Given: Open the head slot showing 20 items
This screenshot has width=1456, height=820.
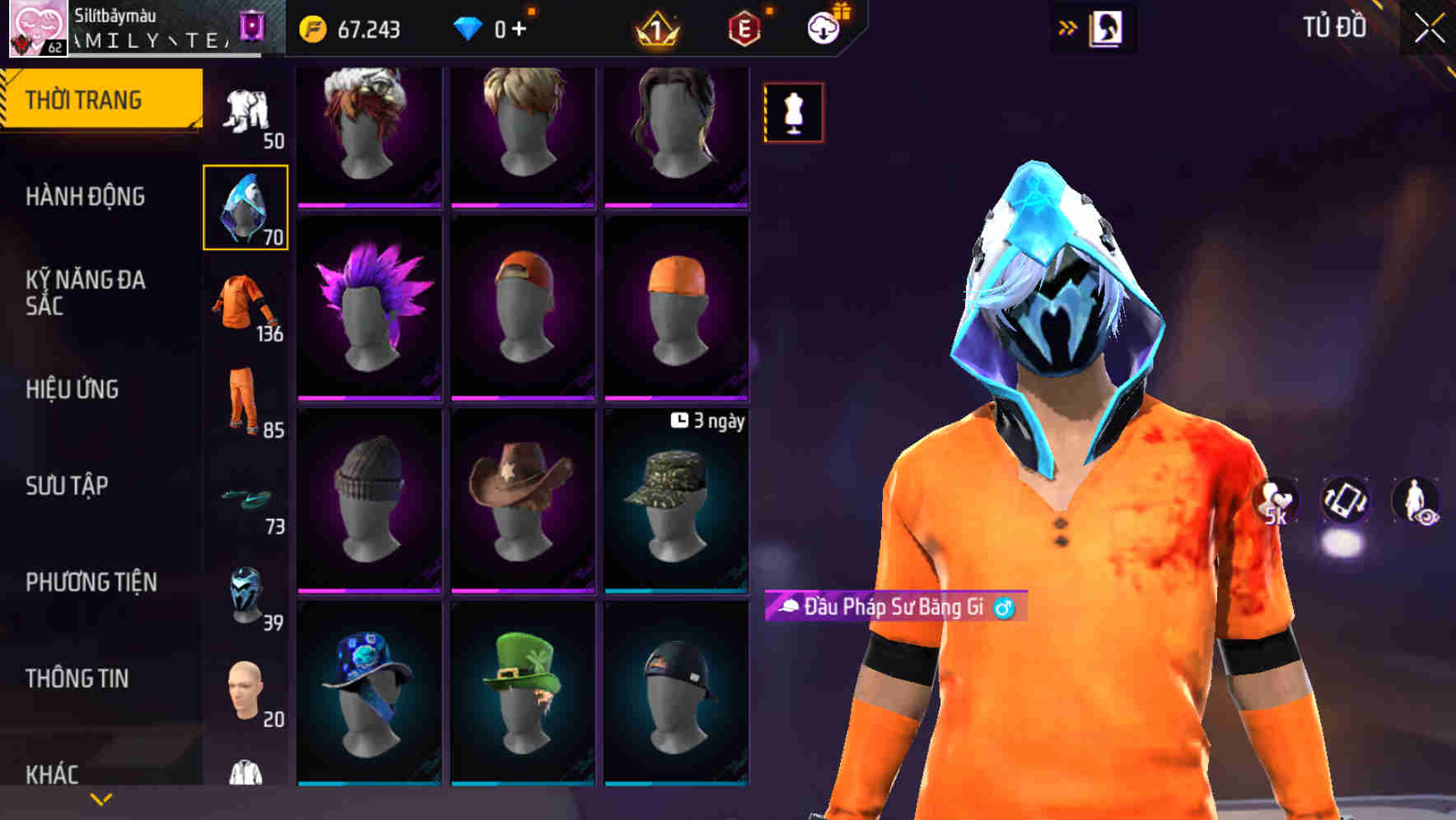Looking at the screenshot, I should [x=245, y=692].
